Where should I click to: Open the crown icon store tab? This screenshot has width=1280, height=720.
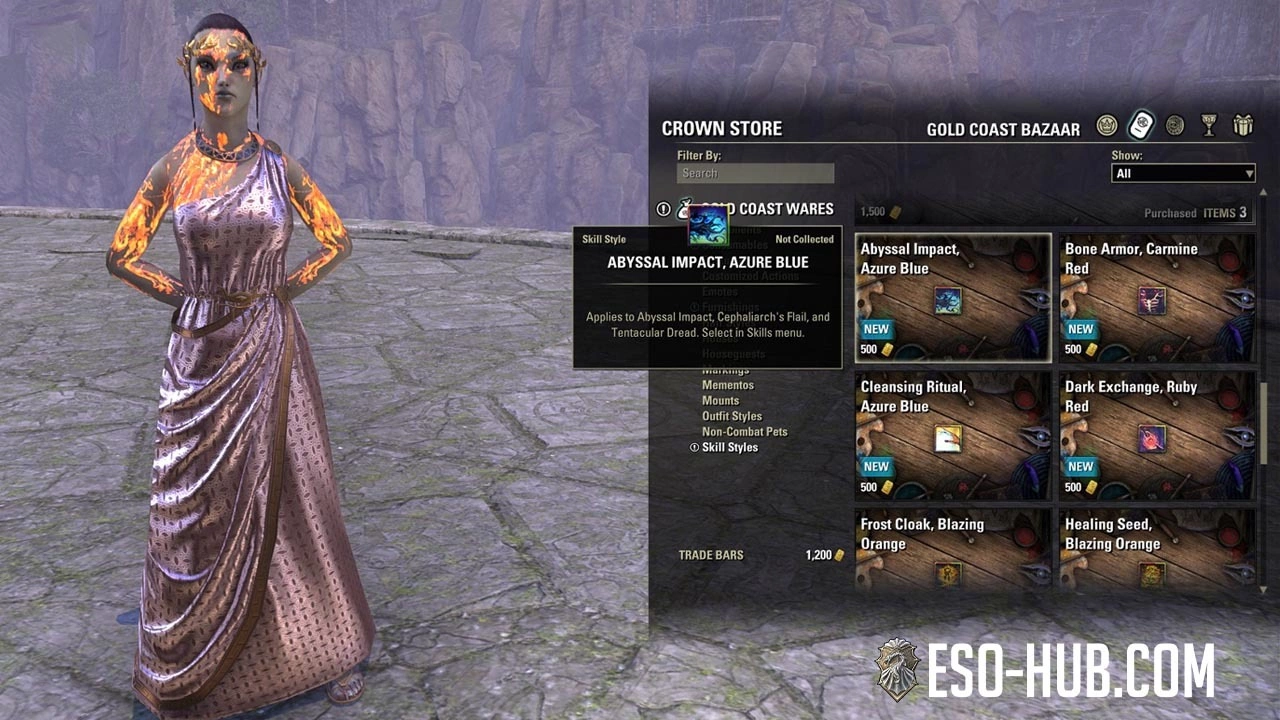coord(1106,126)
